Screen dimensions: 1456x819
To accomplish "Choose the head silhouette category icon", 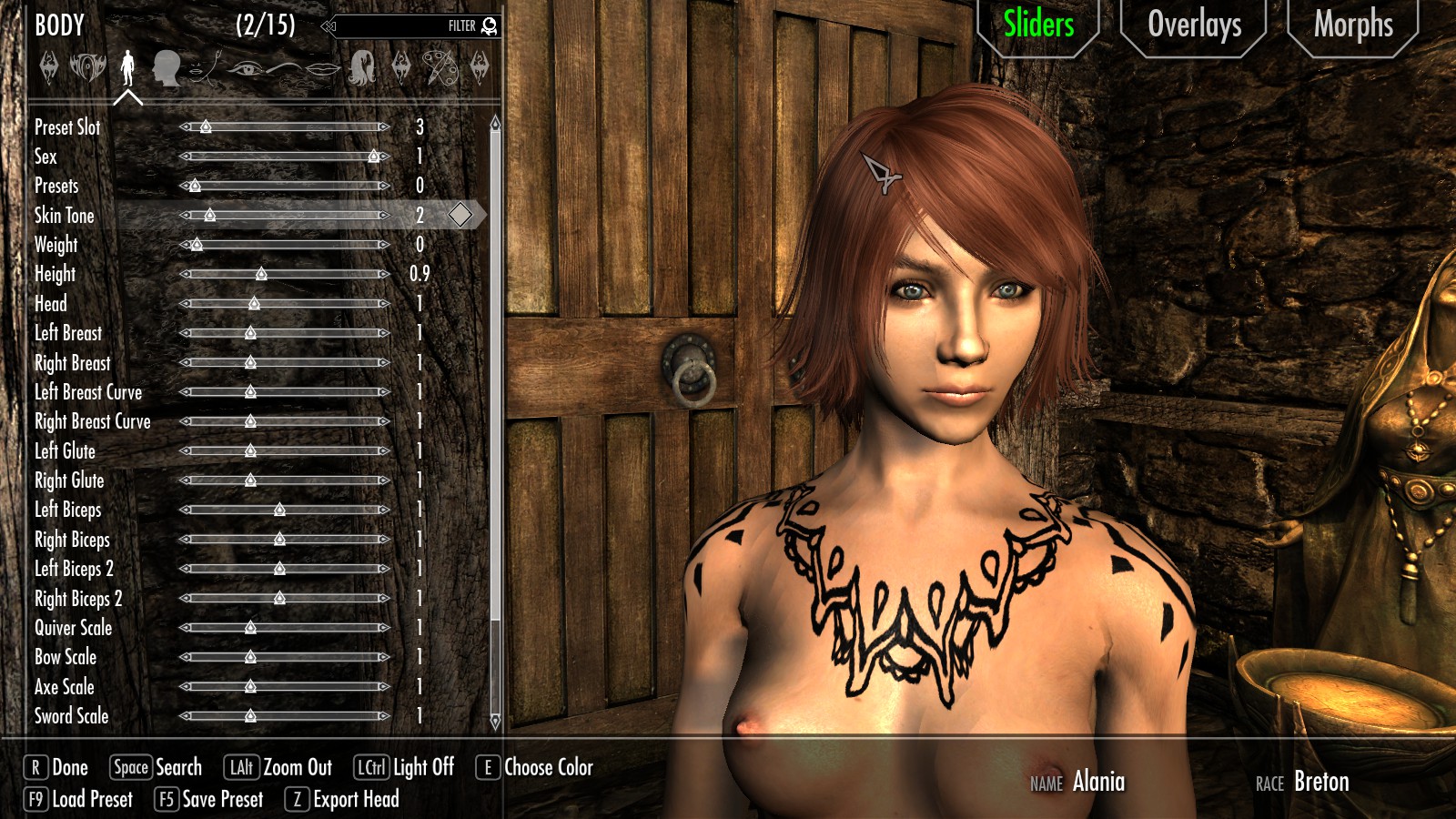I will (167, 67).
